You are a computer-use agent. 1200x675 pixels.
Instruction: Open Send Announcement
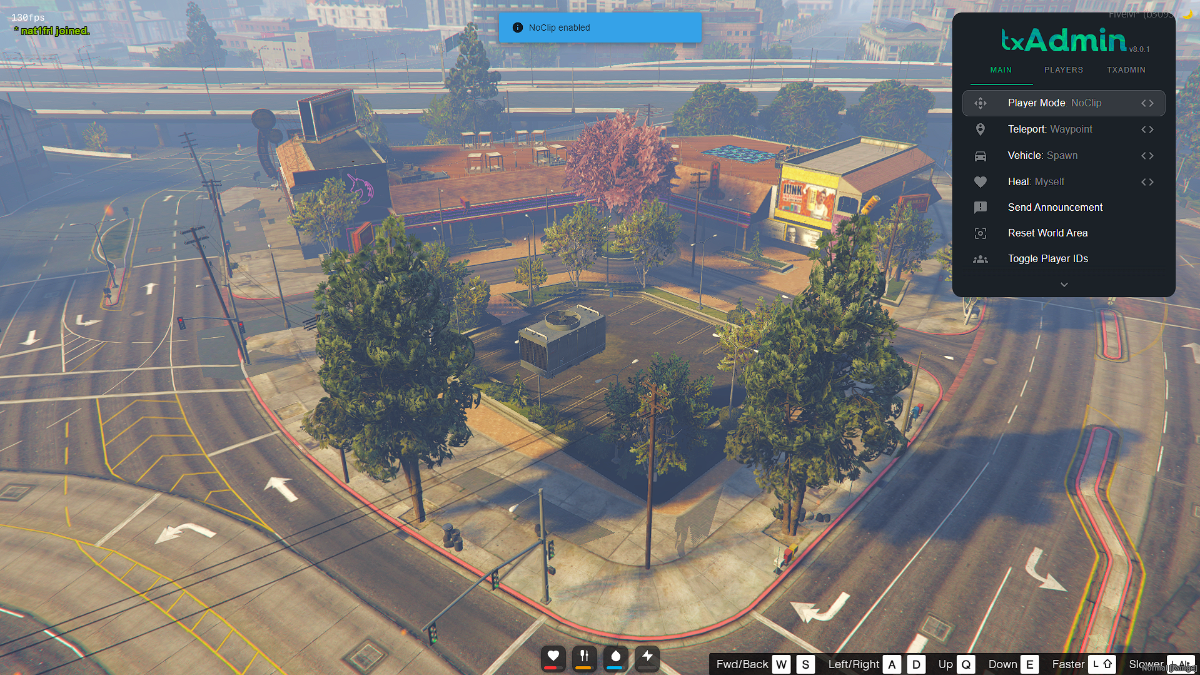(1055, 208)
